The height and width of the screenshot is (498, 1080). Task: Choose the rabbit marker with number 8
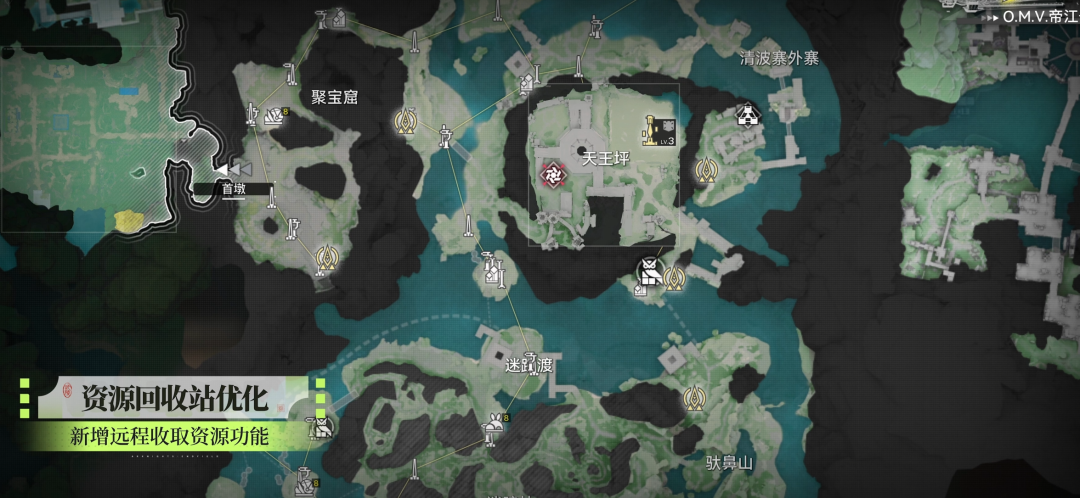pyautogui.click(x=494, y=426)
